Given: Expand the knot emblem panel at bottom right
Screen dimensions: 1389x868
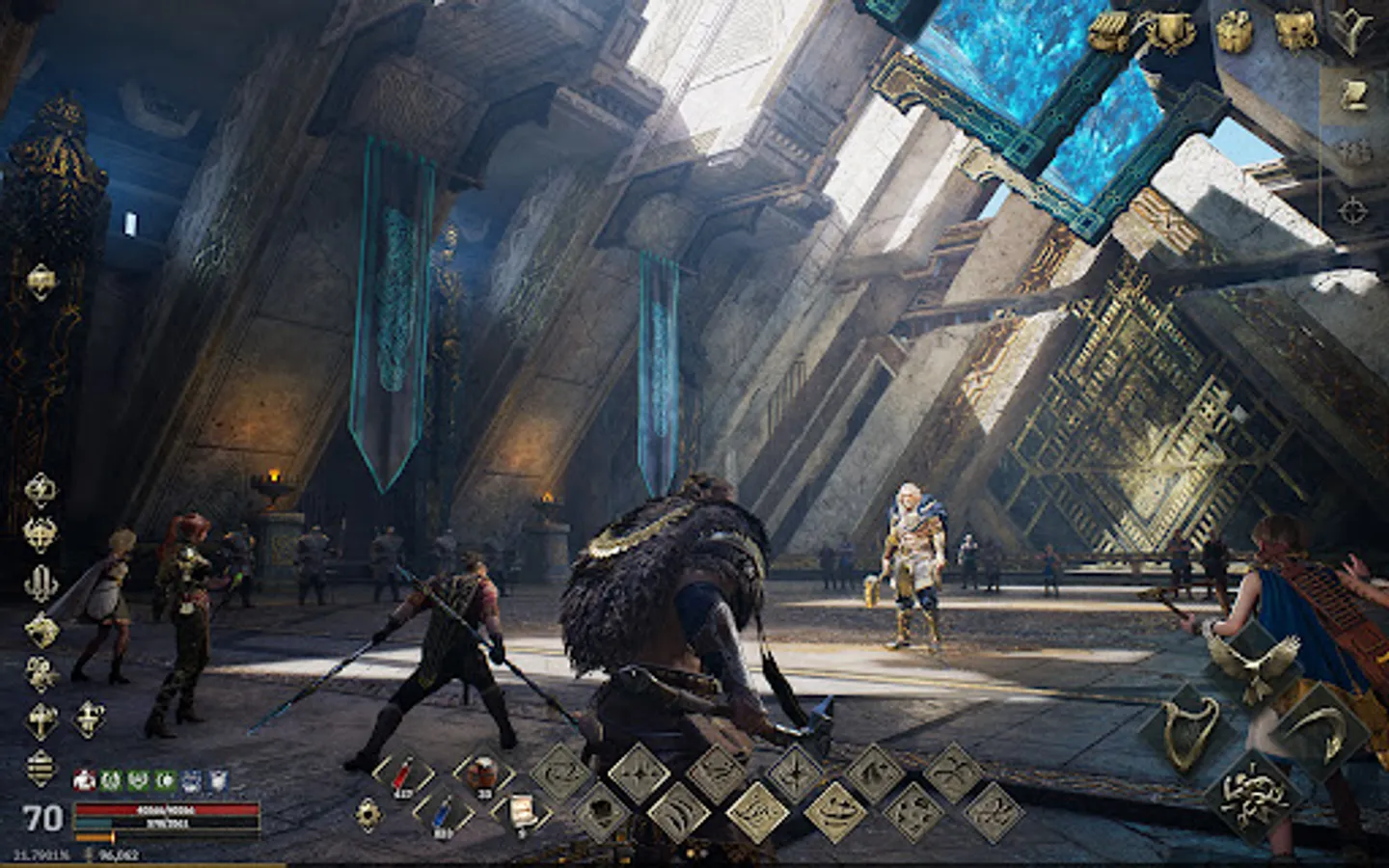Looking at the screenshot, I should (x=1254, y=799).
